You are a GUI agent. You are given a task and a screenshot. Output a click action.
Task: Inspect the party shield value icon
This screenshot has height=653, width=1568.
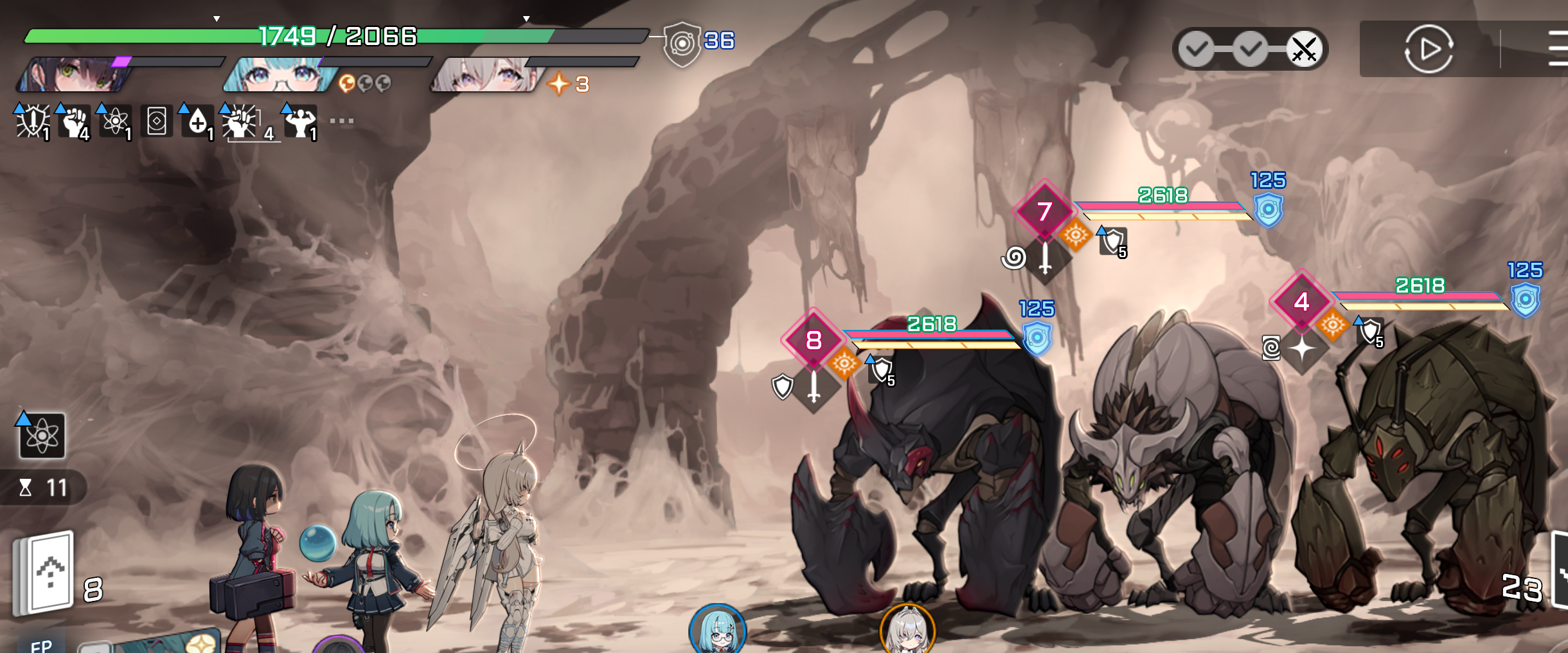[682, 44]
